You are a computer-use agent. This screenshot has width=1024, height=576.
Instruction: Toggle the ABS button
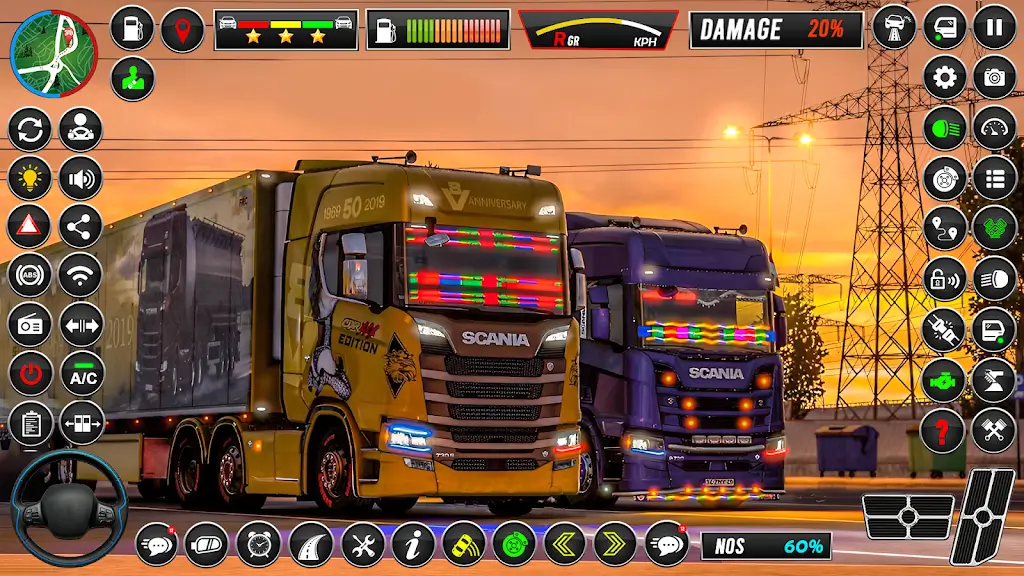coord(30,275)
